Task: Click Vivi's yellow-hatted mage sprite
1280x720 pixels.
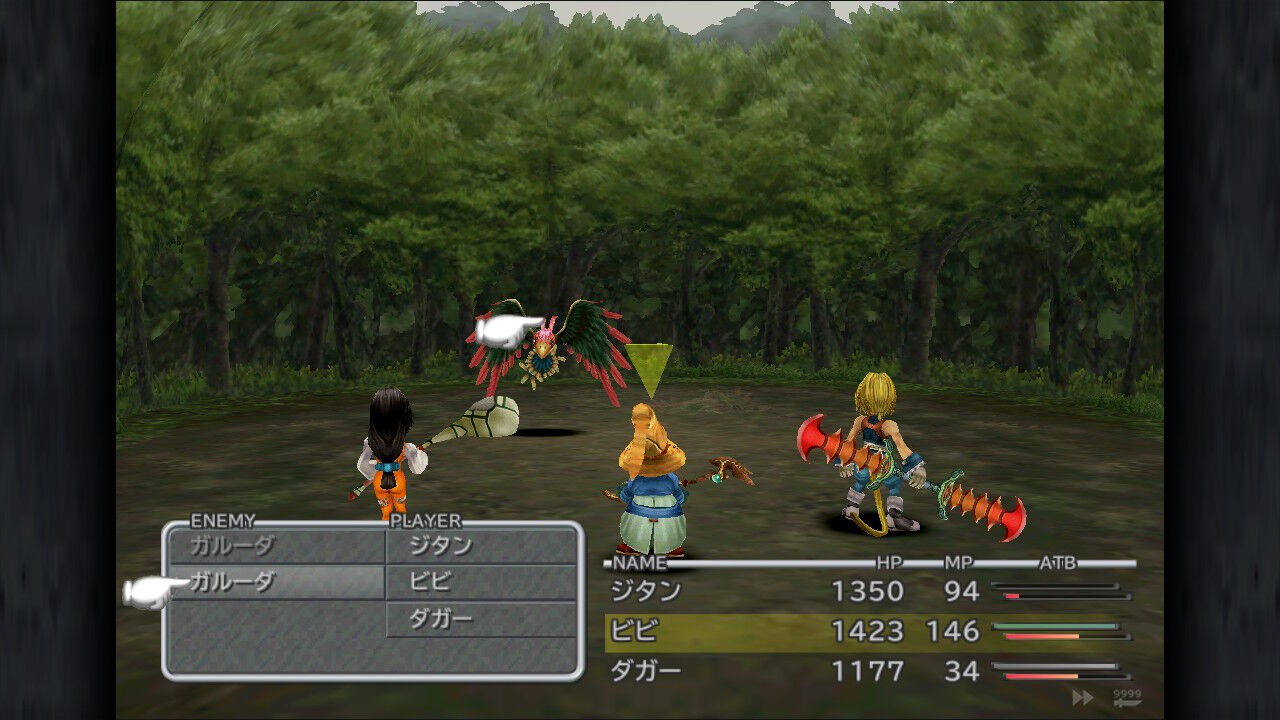Action: tap(650, 480)
